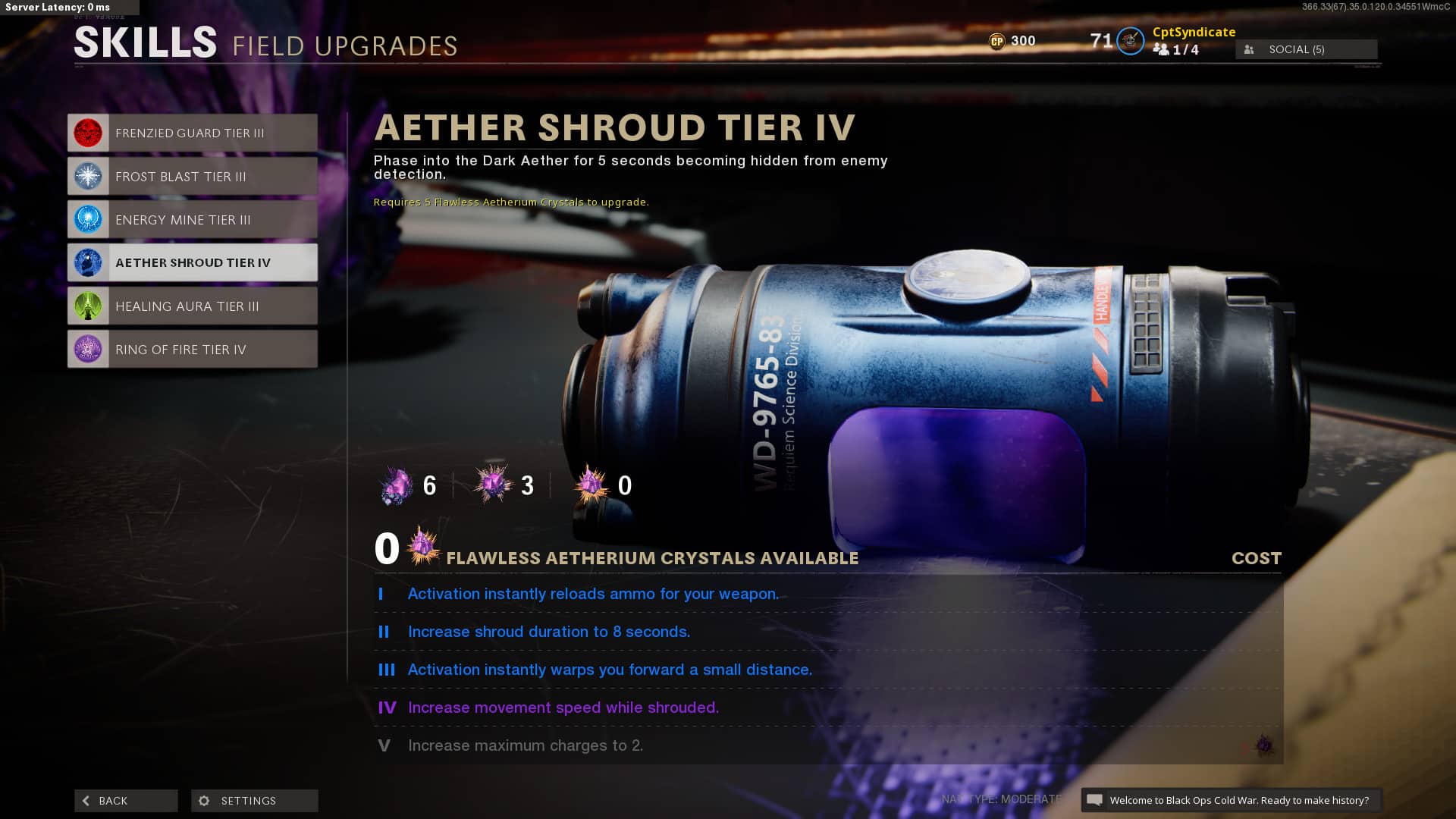Click the tier I instant reload row

(x=827, y=594)
